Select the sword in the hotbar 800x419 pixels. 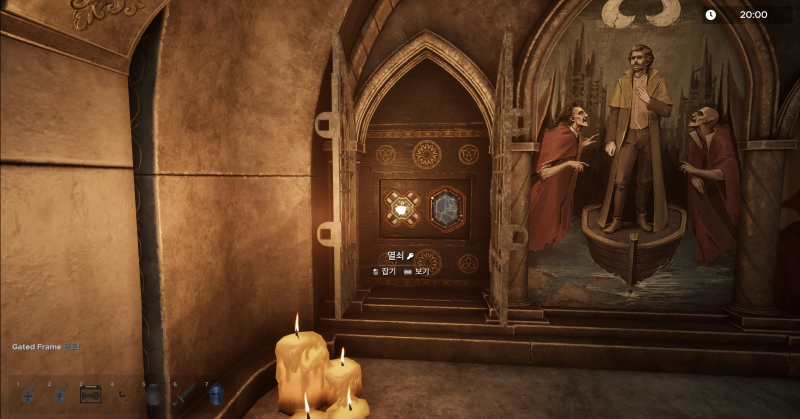tap(185, 395)
